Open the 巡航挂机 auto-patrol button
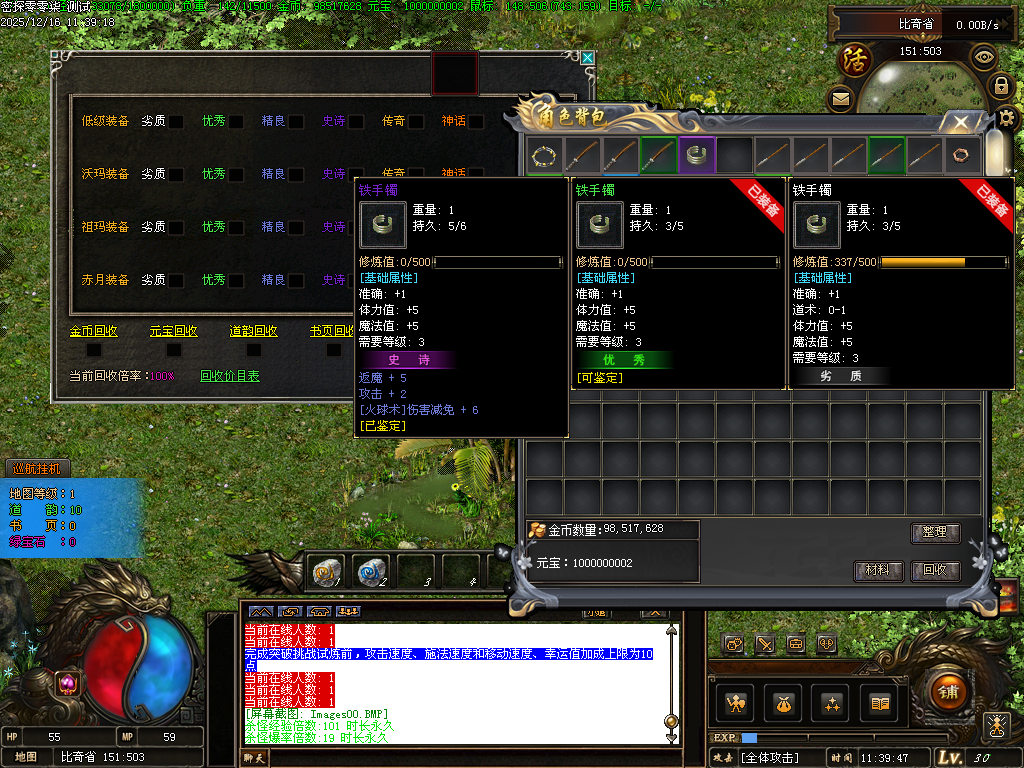Image resolution: width=1024 pixels, height=768 pixels. click(36, 468)
